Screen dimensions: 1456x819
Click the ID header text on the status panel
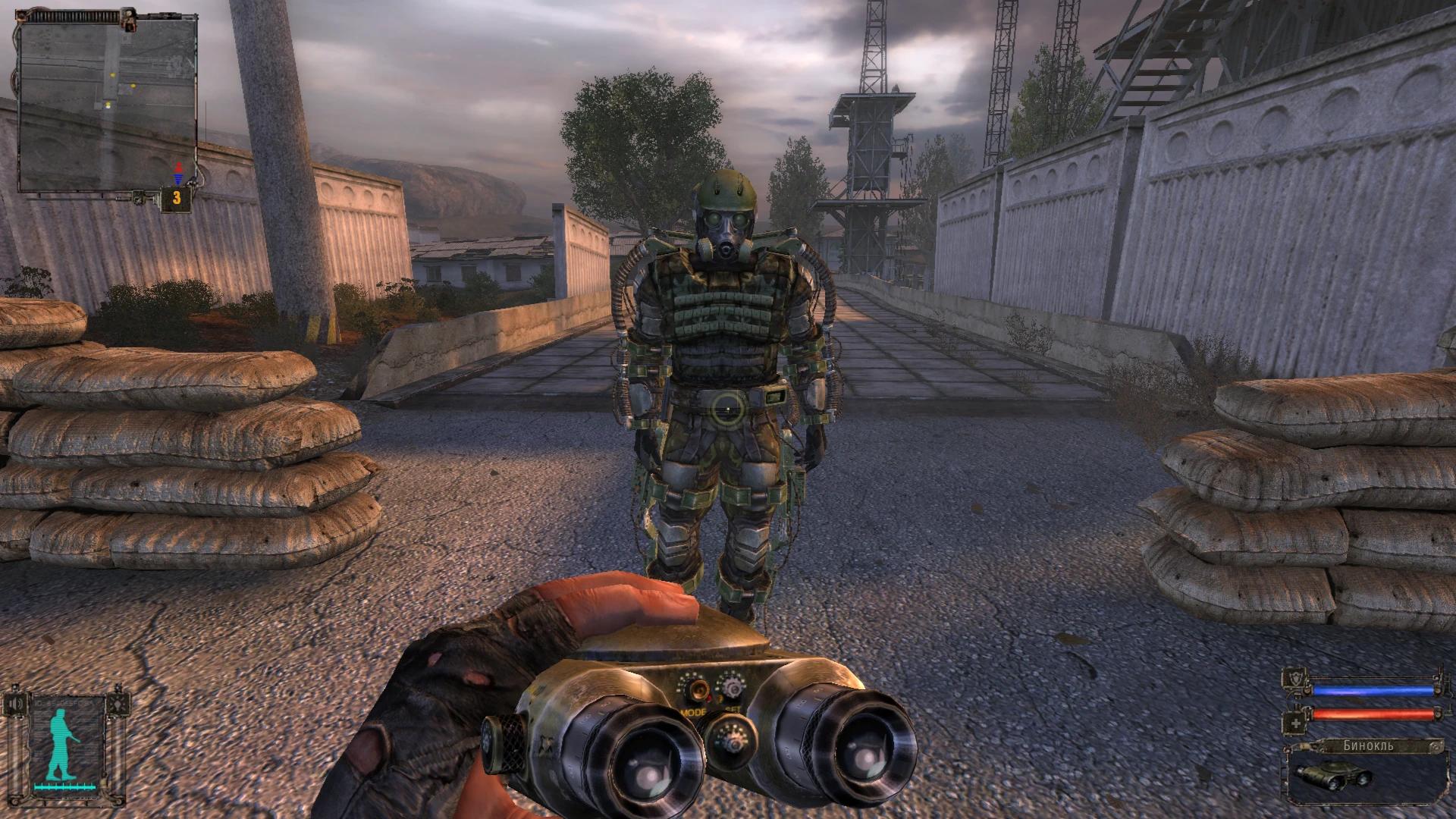click(64, 702)
